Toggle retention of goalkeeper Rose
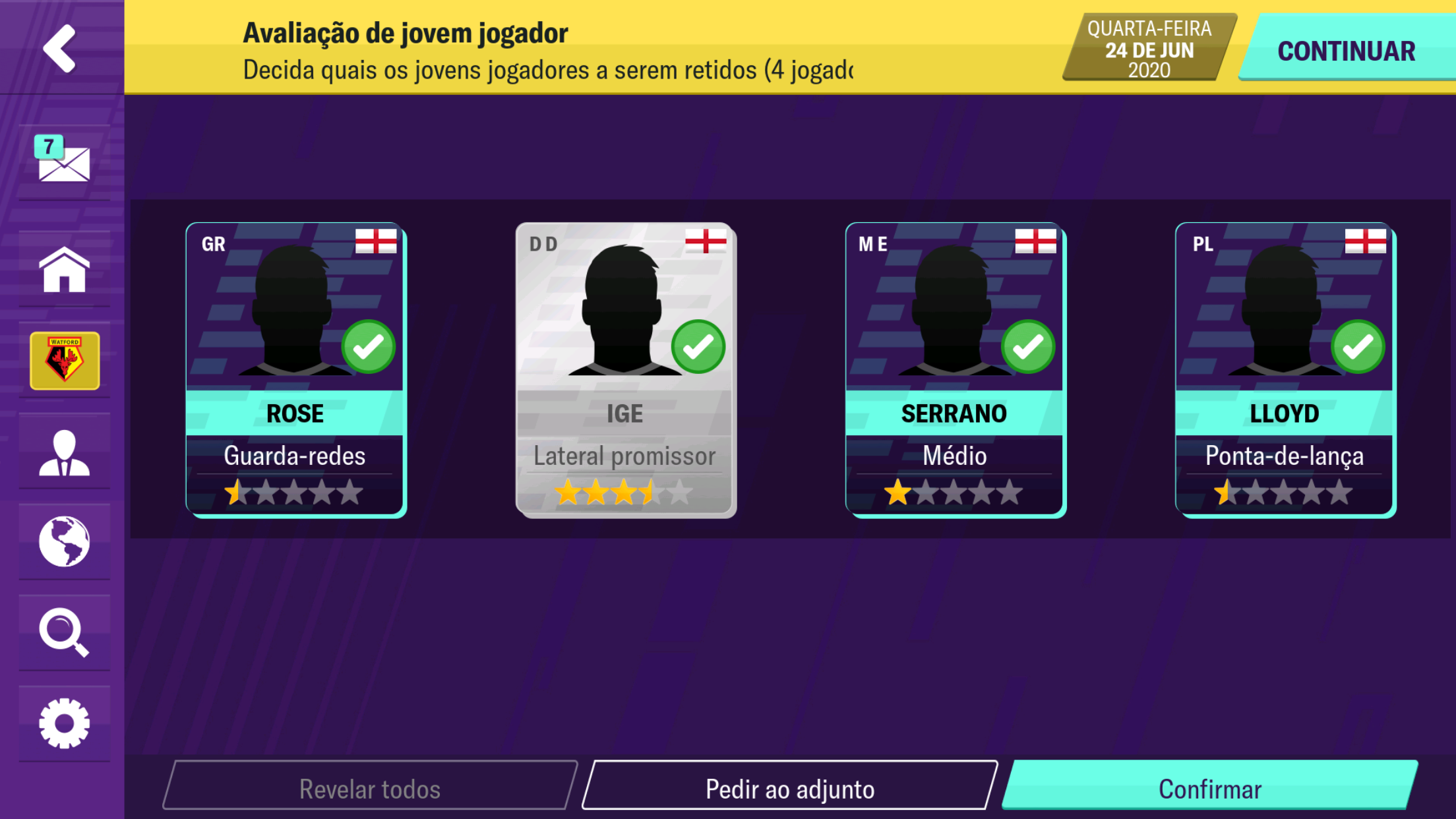Image resolution: width=1456 pixels, height=819 pixels. [x=369, y=347]
